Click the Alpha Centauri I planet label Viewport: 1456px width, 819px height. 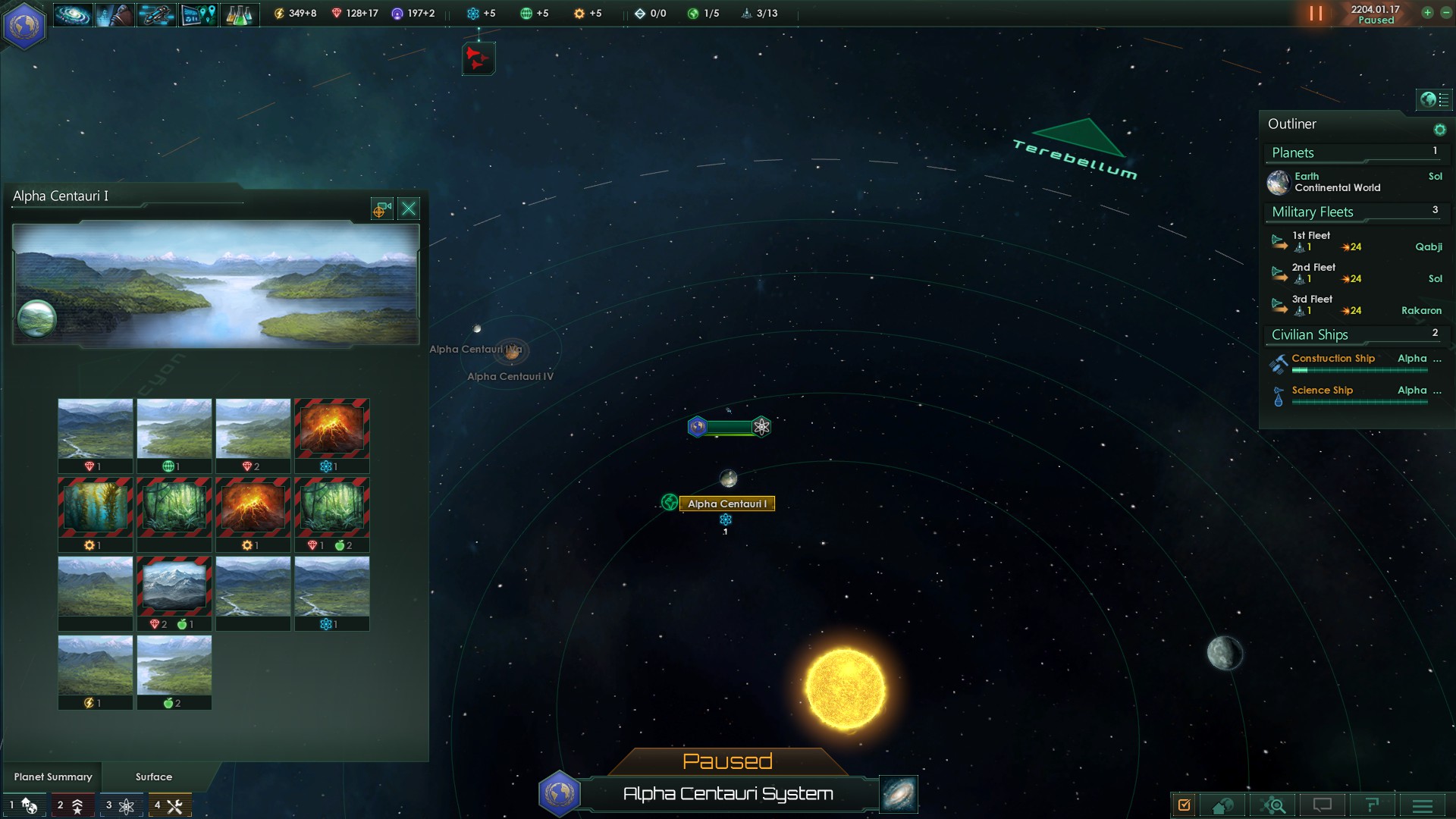(x=726, y=504)
